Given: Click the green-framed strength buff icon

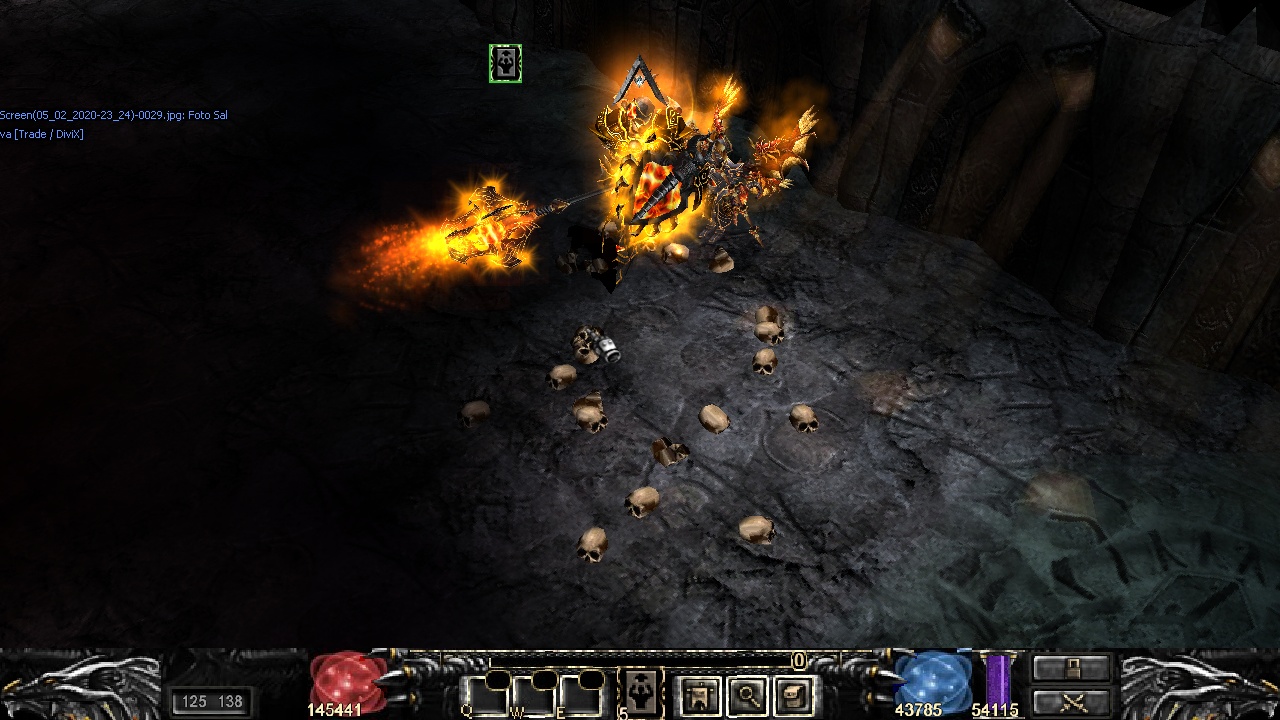Looking at the screenshot, I should click(x=505, y=64).
